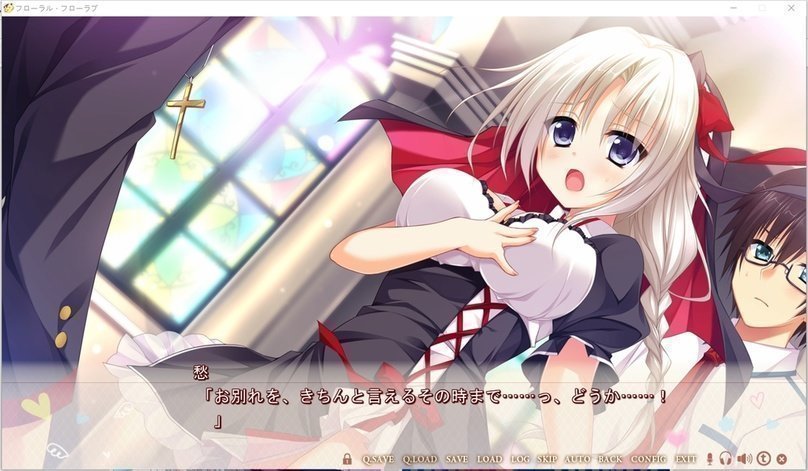Close the game window from the title bar

click(x=791, y=7)
